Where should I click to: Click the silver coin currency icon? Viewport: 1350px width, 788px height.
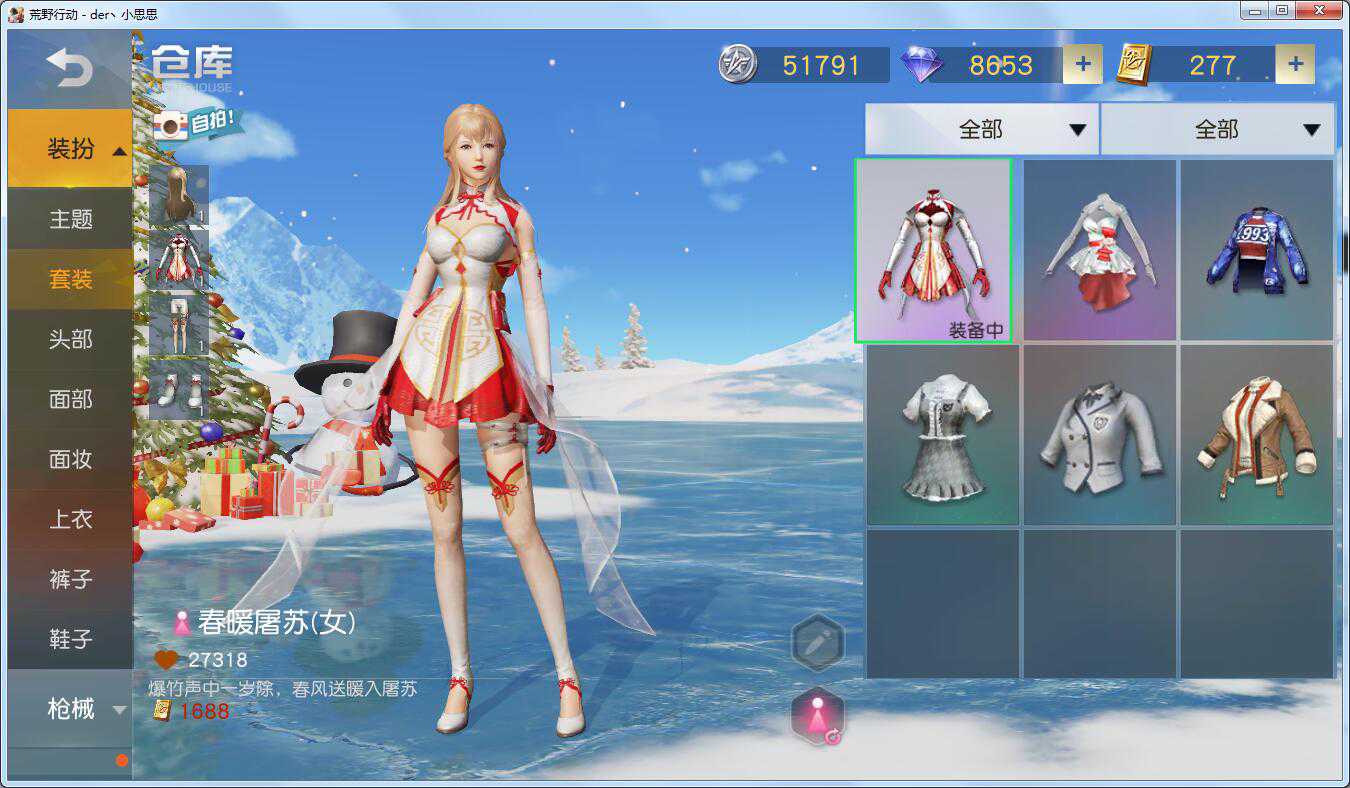(737, 64)
